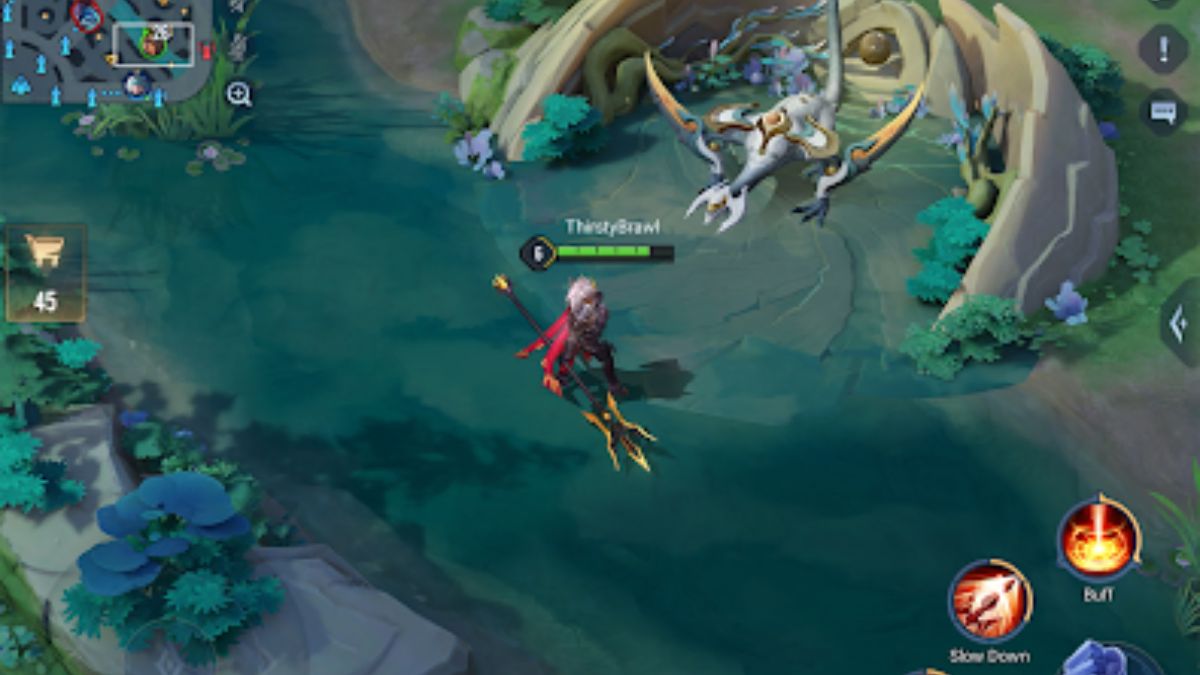Send an alert with the exclamation button

pyautogui.click(x=1163, y=48)
